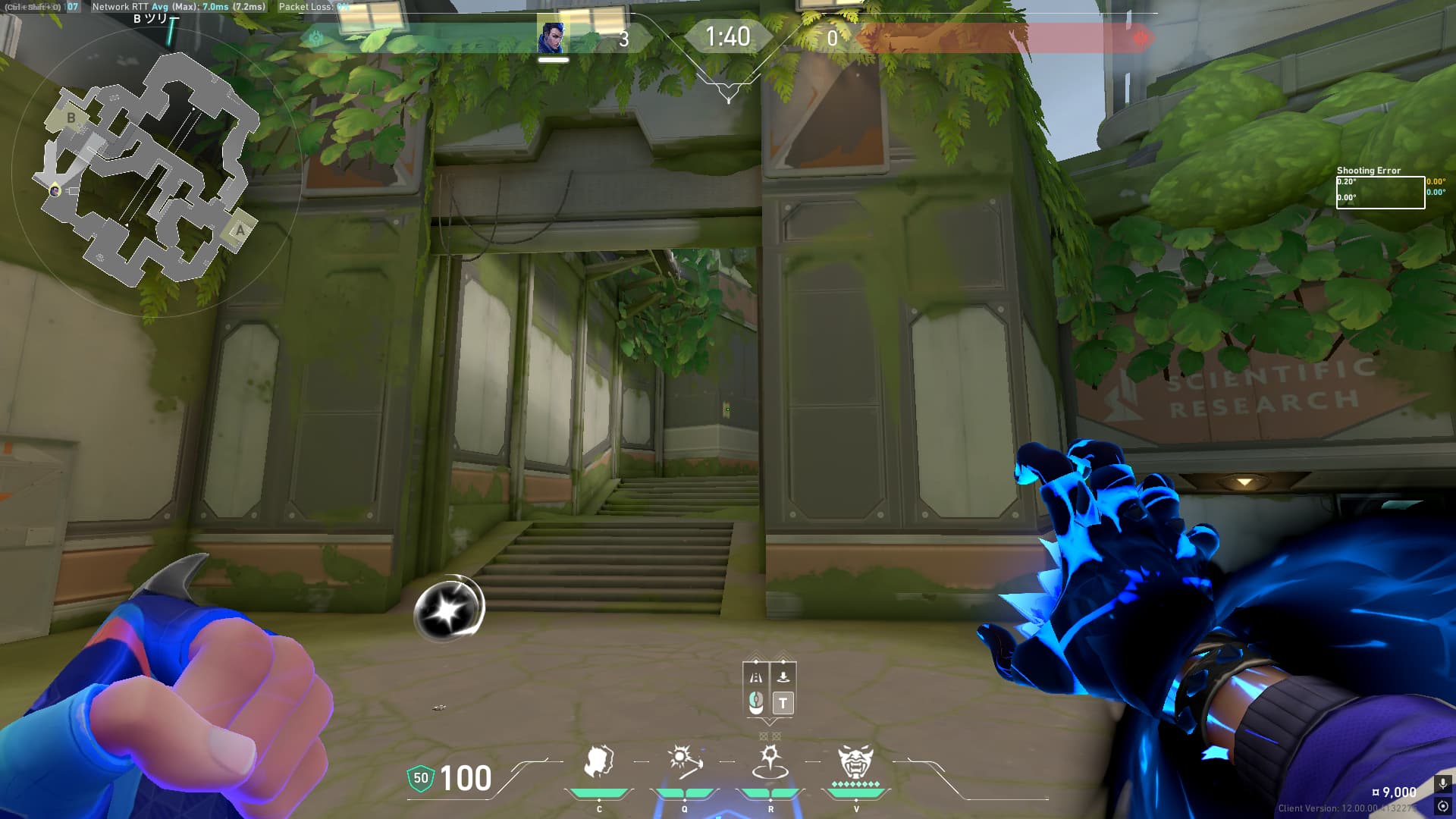Activate the oni mask ultimate ability
Viewport: 1456px width, 819px height.
[x=855, y=762]
